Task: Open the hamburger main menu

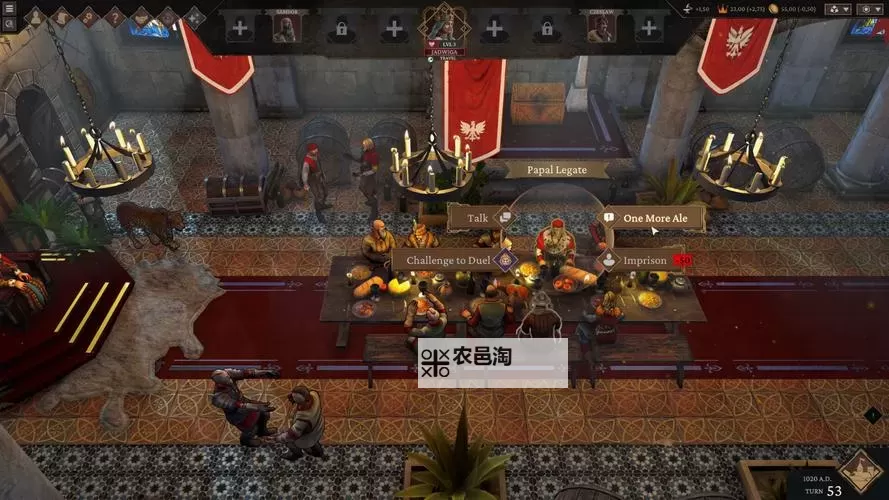Action: coord(9,10)
